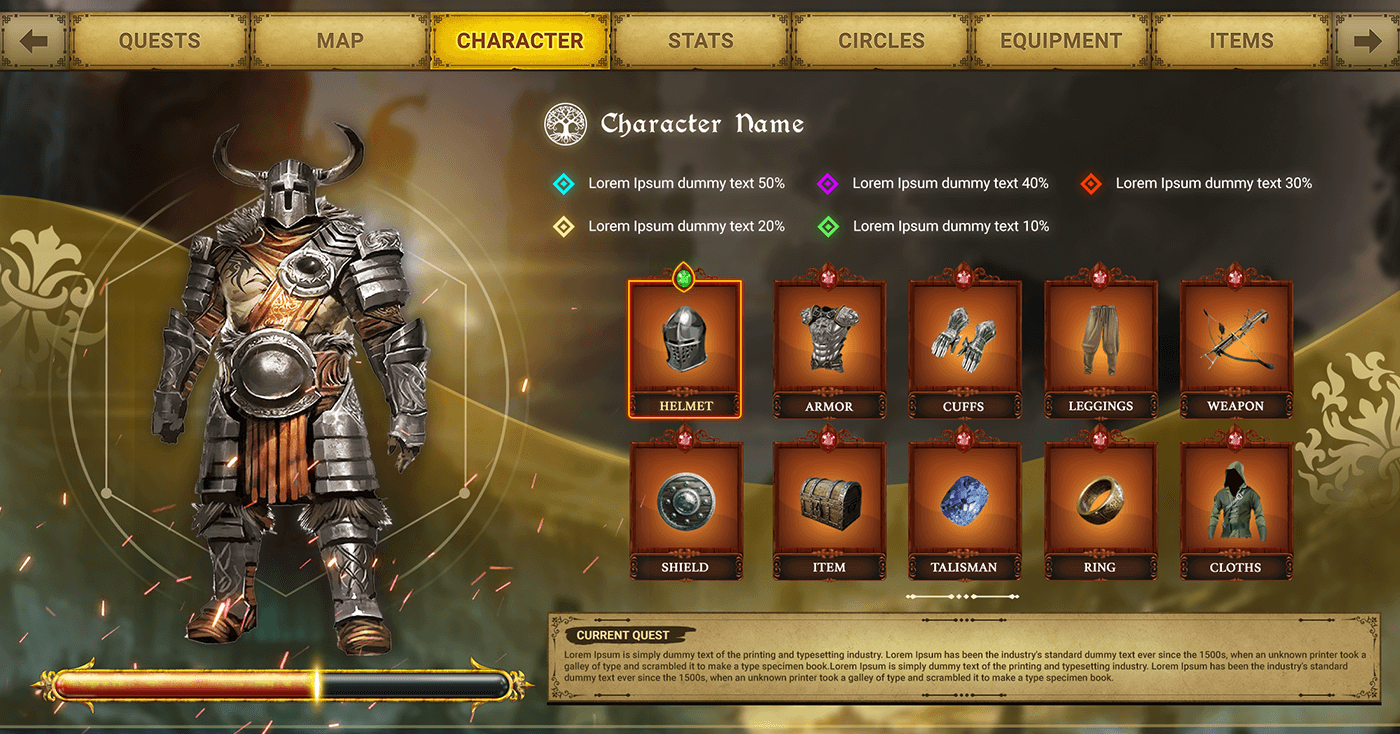Go to the Circles tab
The width and height of the screenshot is (1400, 734).
pyautogui.click(x=881, y=41)
